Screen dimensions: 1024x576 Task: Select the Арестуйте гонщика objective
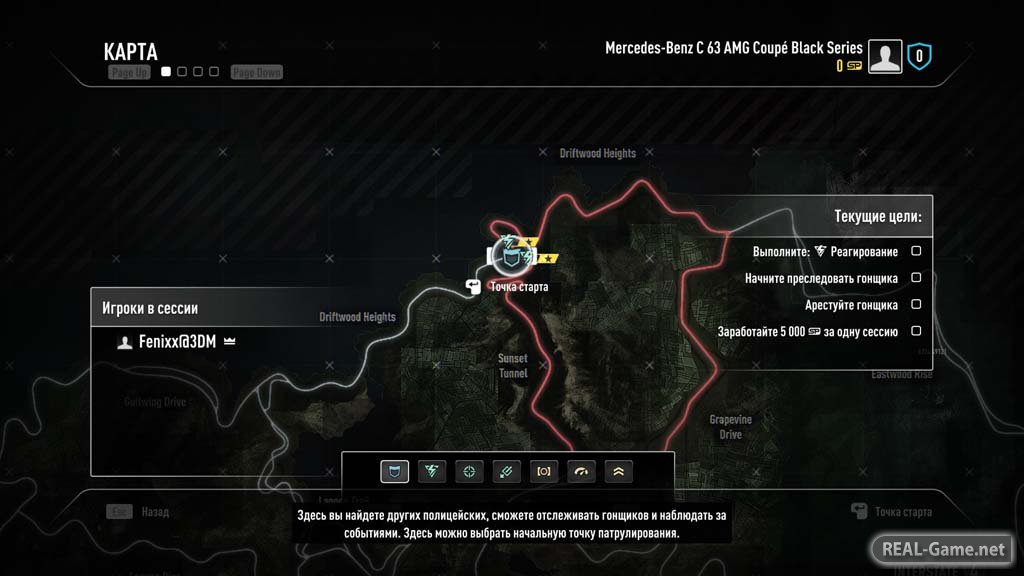851,305
